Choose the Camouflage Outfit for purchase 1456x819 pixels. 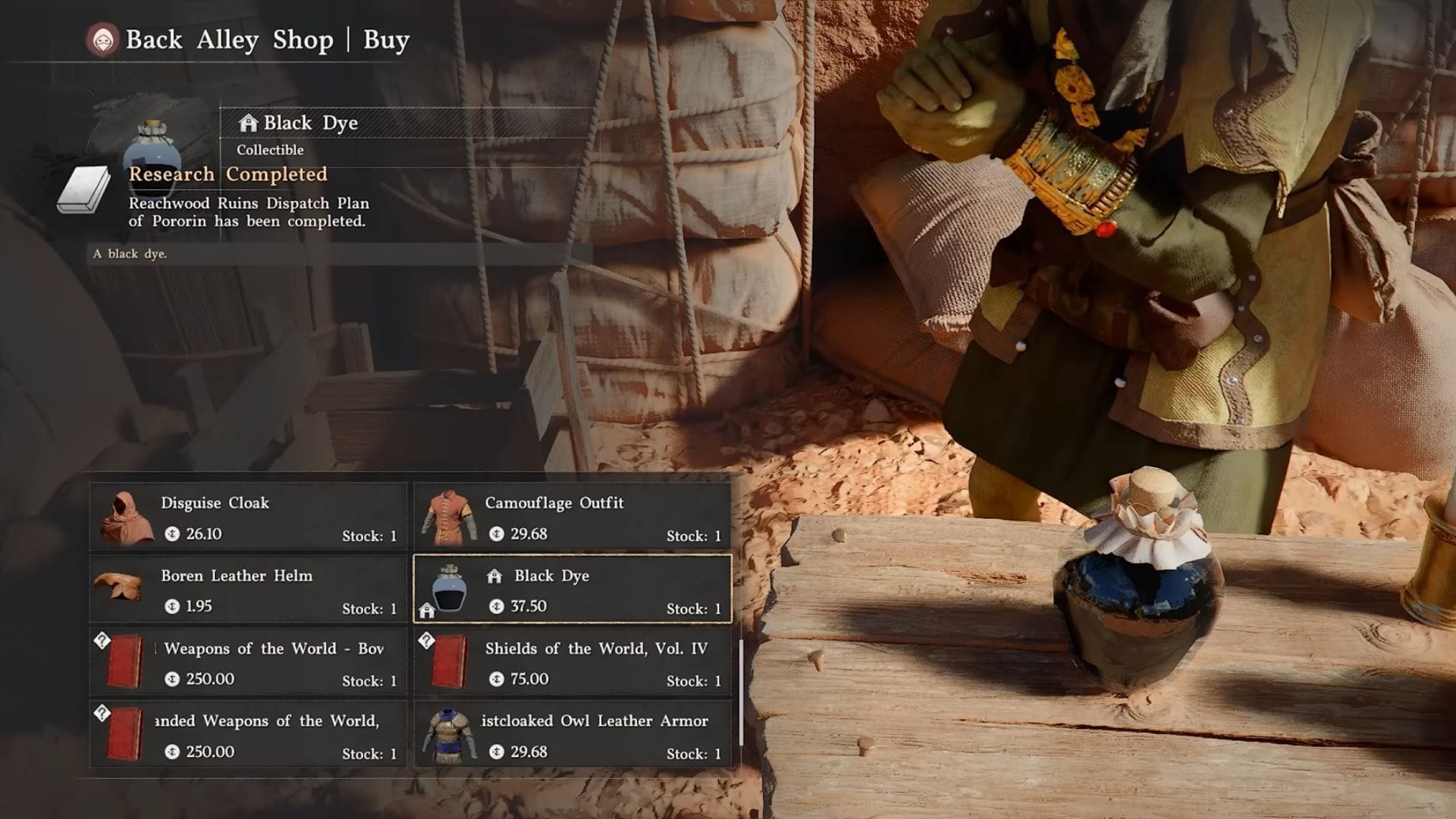pos(573,517)
